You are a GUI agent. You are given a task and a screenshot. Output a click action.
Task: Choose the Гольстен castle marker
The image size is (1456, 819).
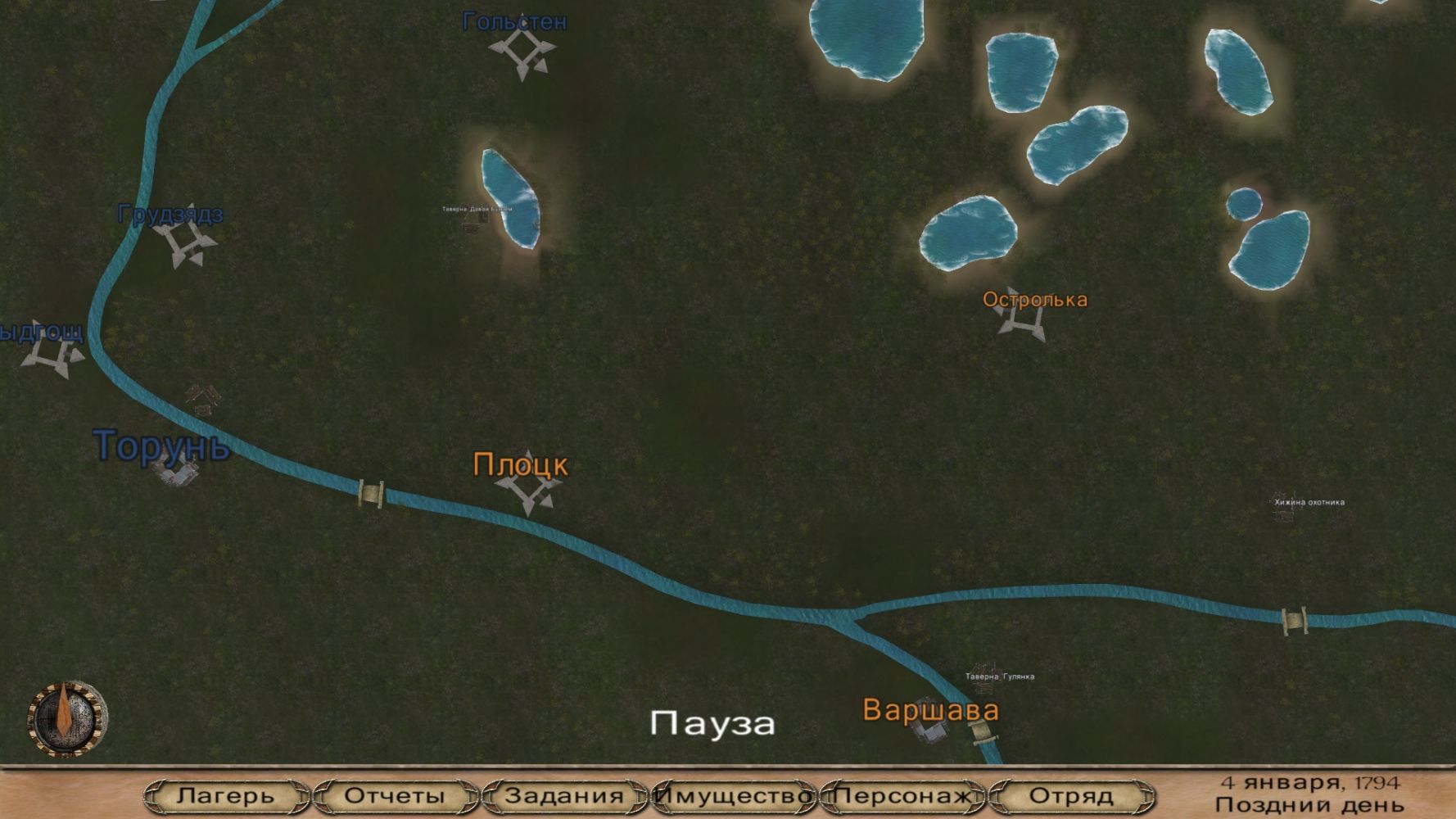(521, 53)
